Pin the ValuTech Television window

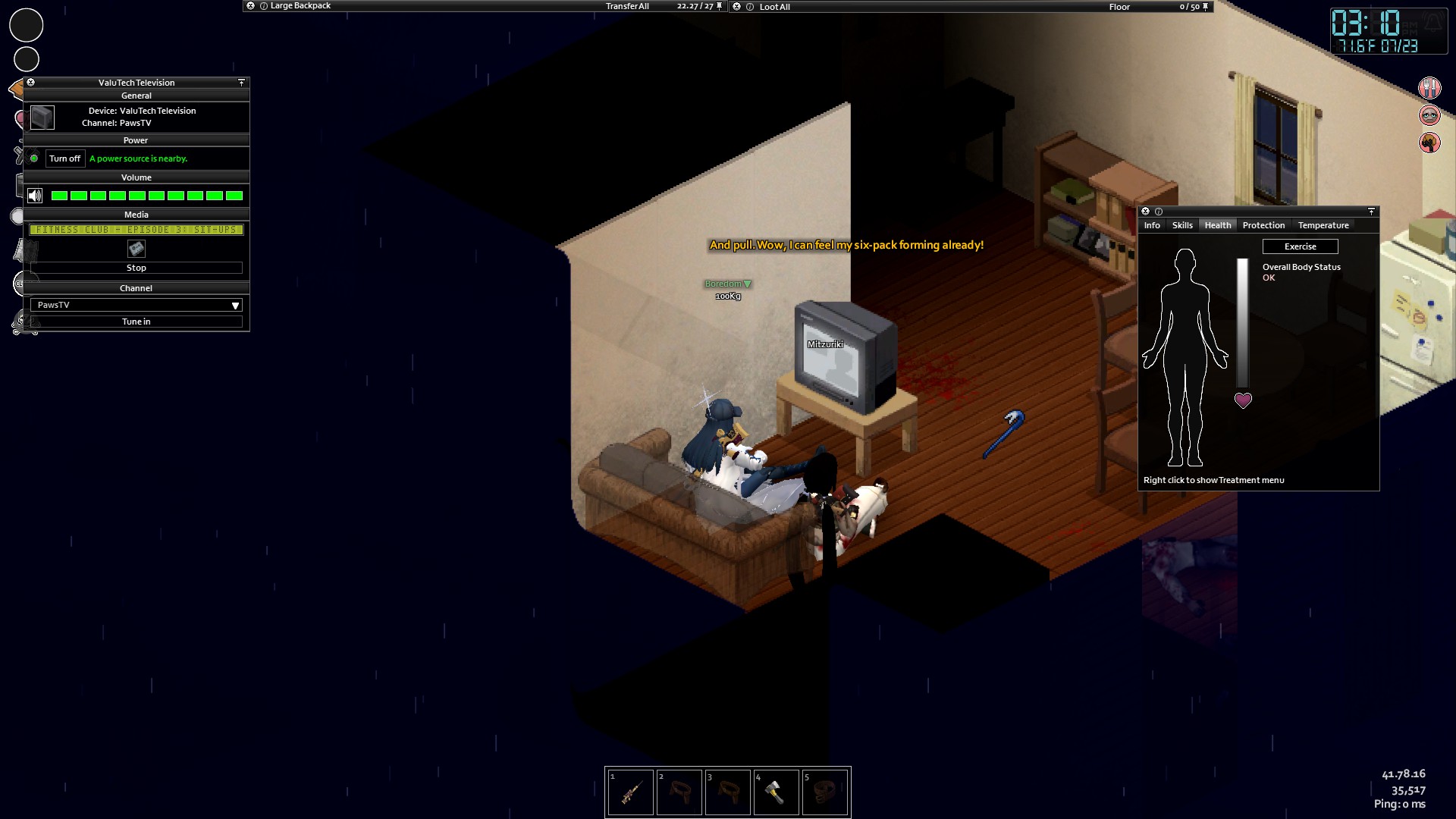[241, 82]
